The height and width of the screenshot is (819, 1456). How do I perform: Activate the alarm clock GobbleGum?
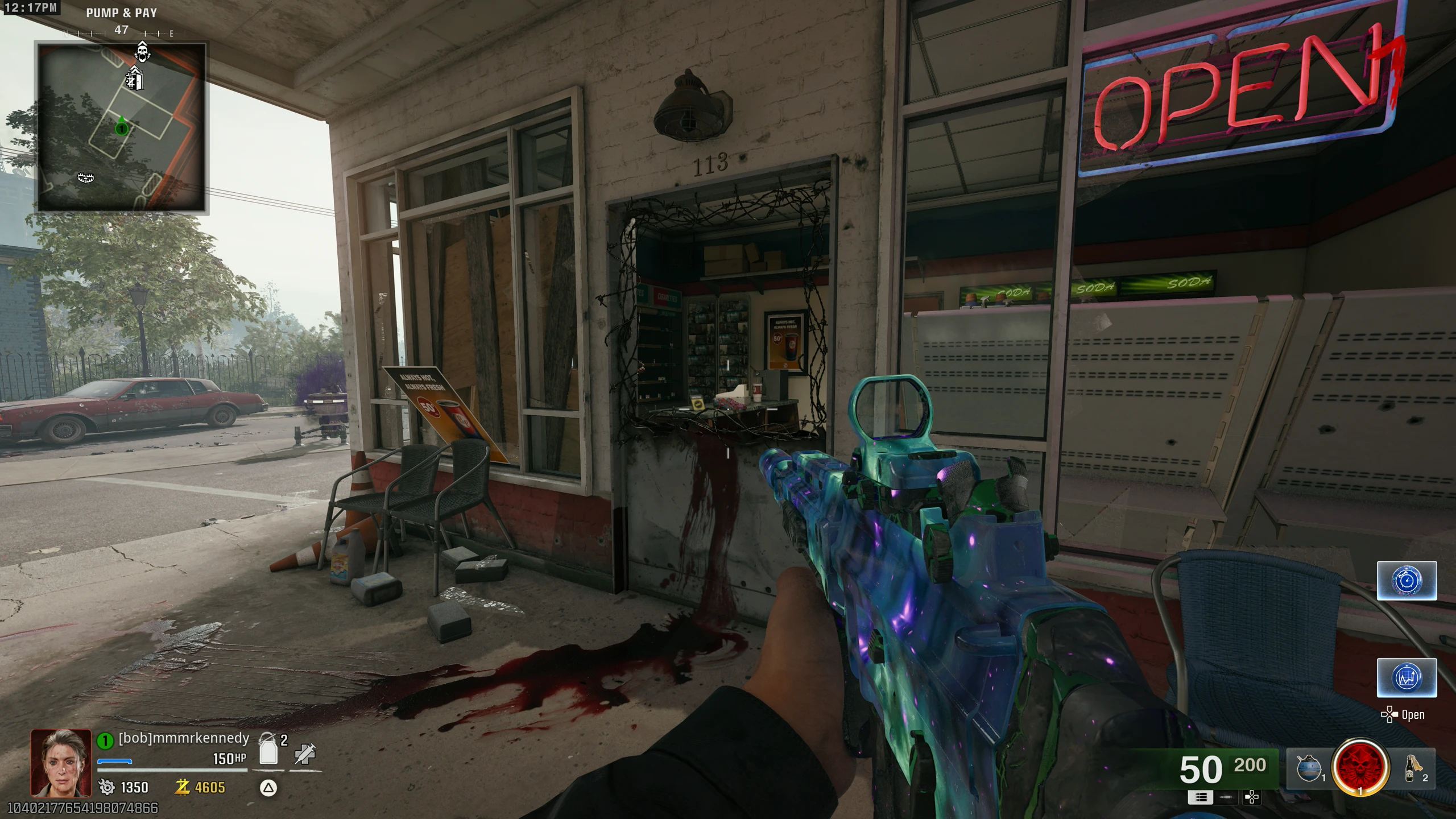coord(1407,581)
